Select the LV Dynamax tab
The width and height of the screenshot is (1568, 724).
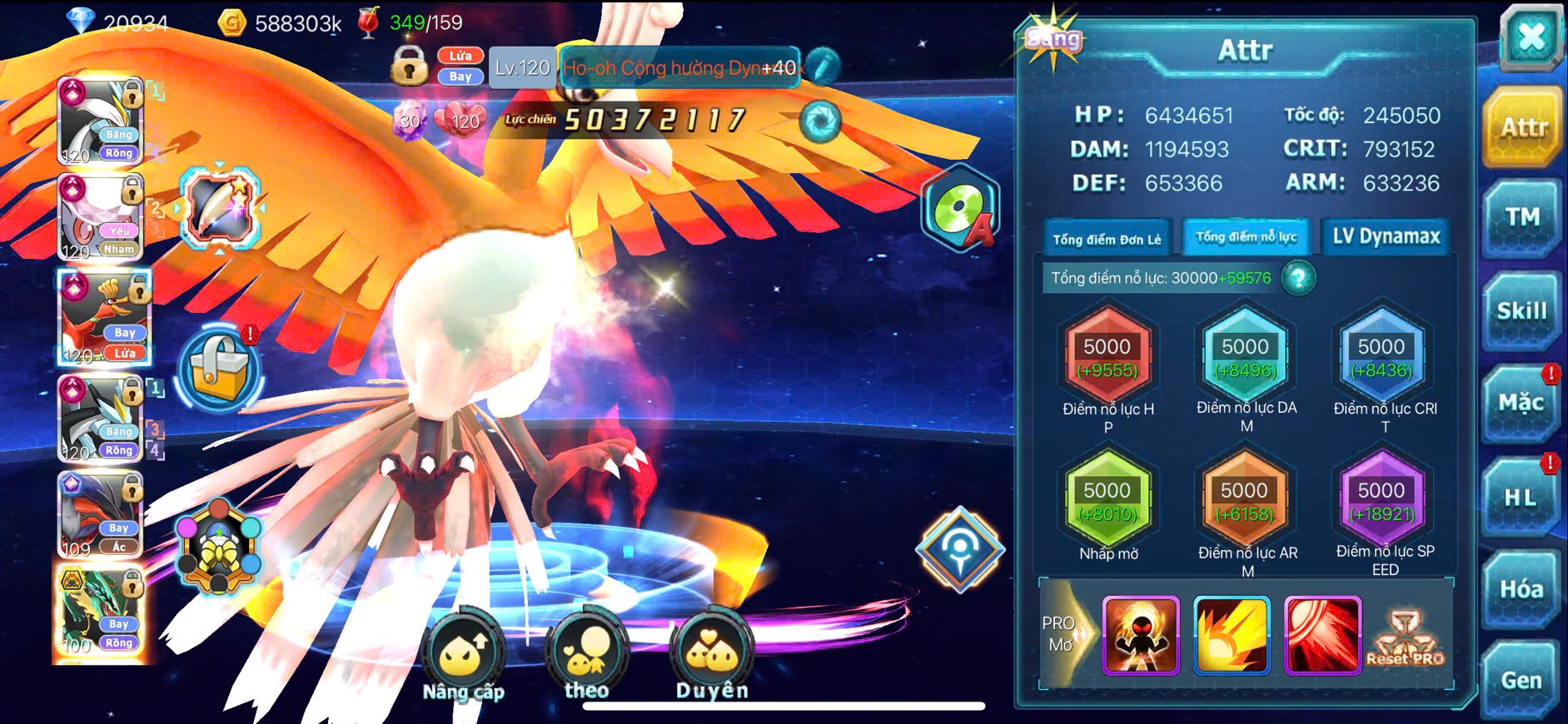1386,237
